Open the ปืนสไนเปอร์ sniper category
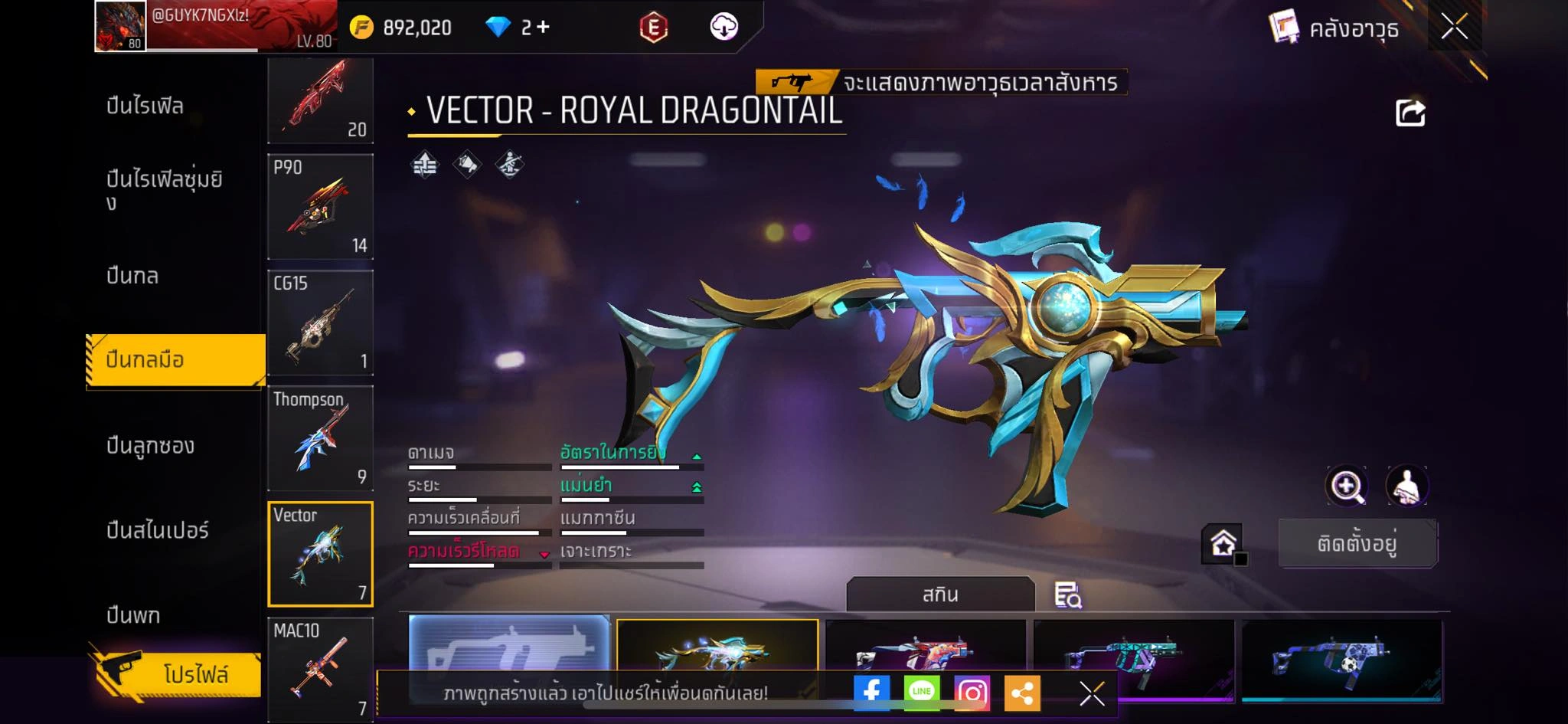The width and height of the screenshot is (1568, 724). click(157, 530)
